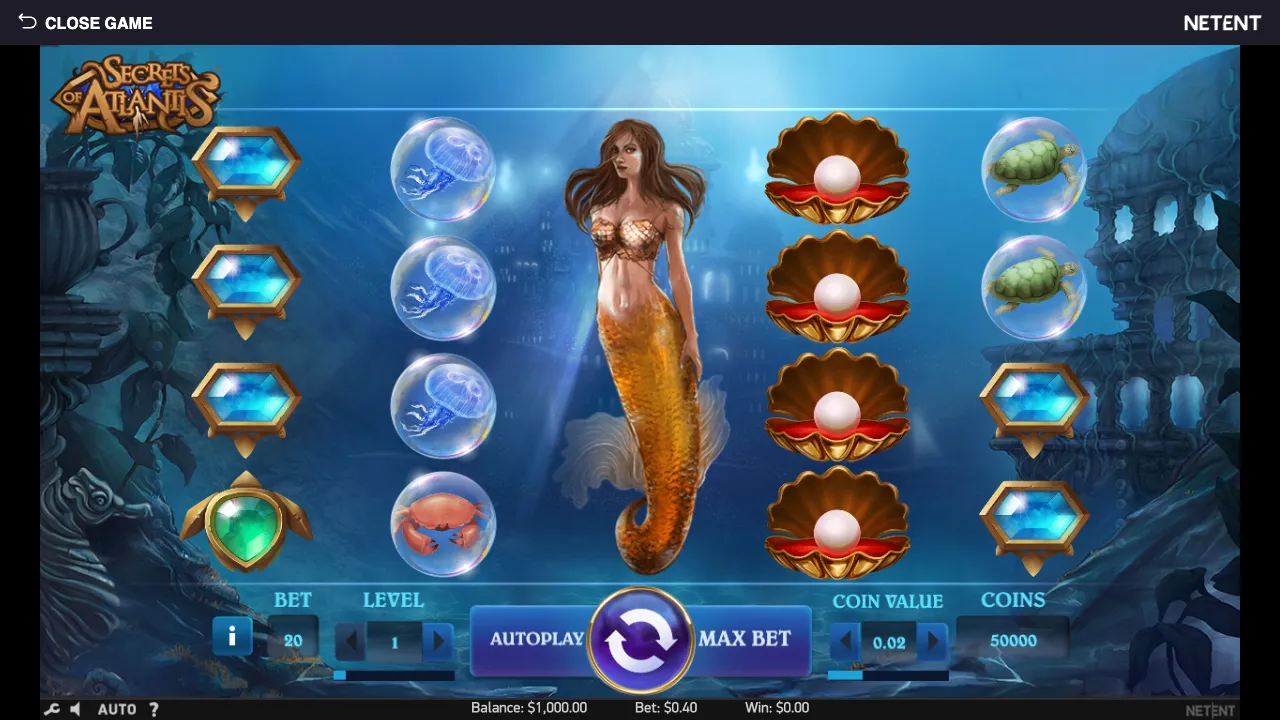Toggle AUTO mode in the bottom bar
1280x720 pixels.
[x=119, y=709]
